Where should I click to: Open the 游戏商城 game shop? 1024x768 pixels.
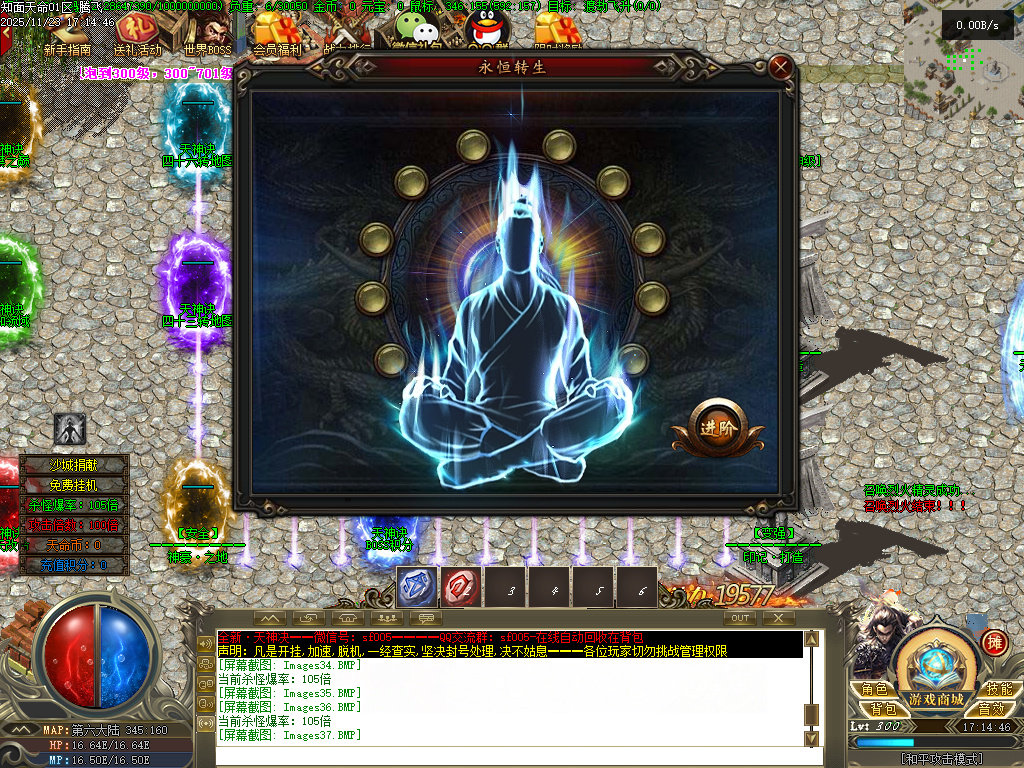[937, 698]
